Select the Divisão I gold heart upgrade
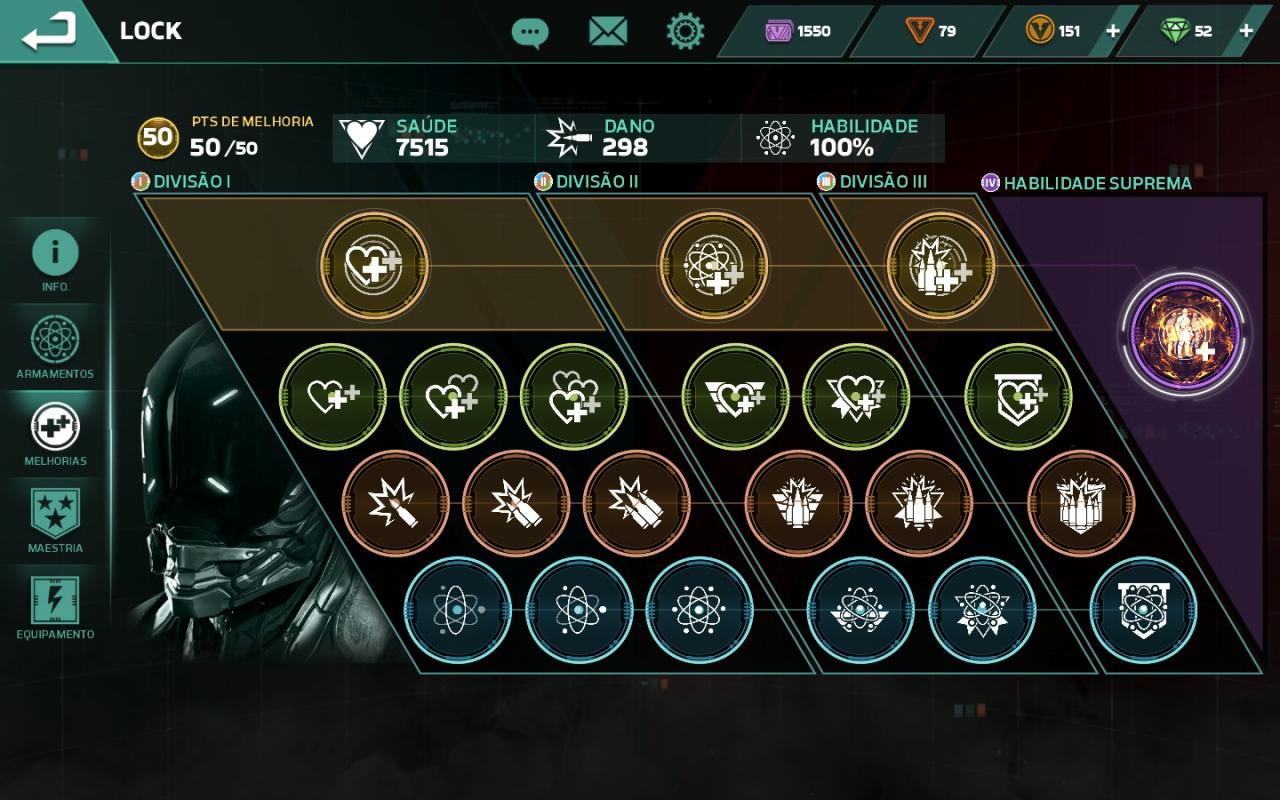The image size is (1280, 800). (375, 265)
